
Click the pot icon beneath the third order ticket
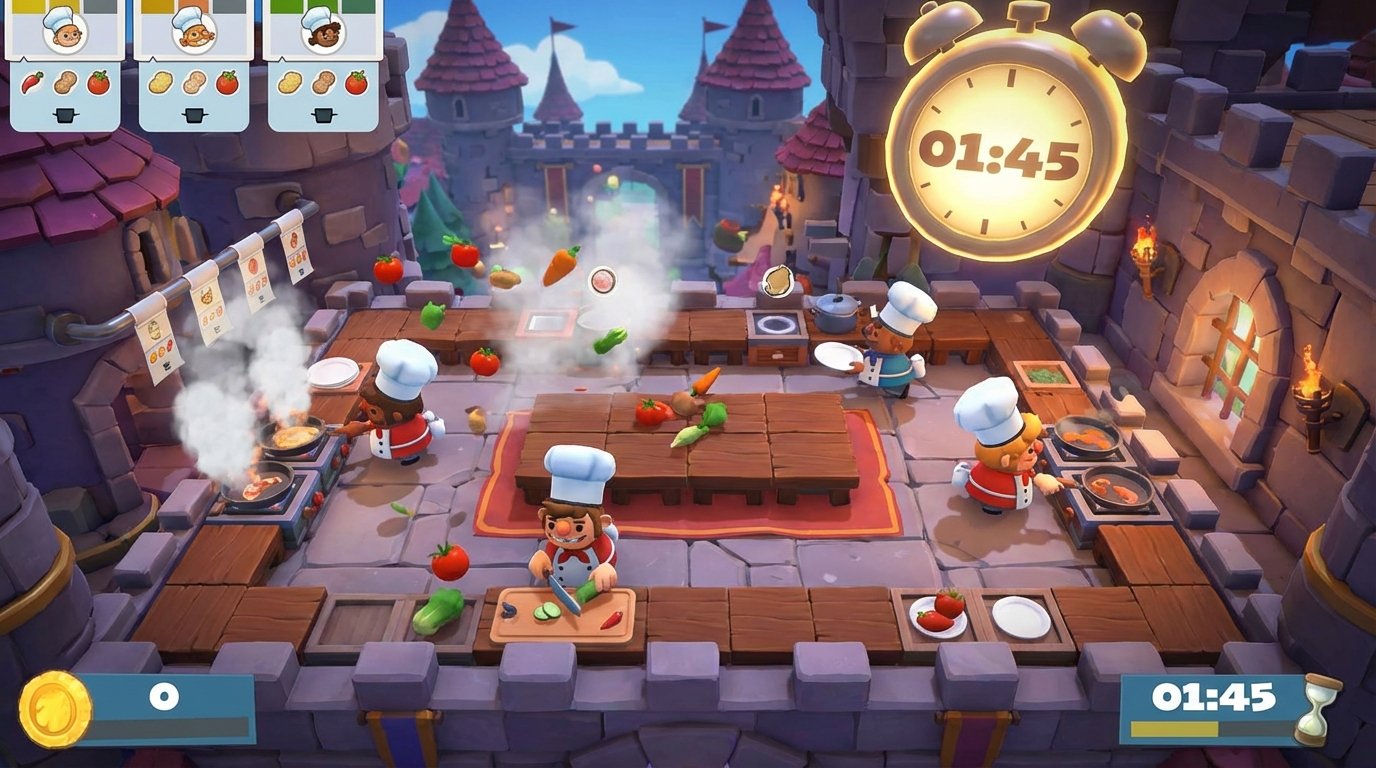click(x=322, y=113)
